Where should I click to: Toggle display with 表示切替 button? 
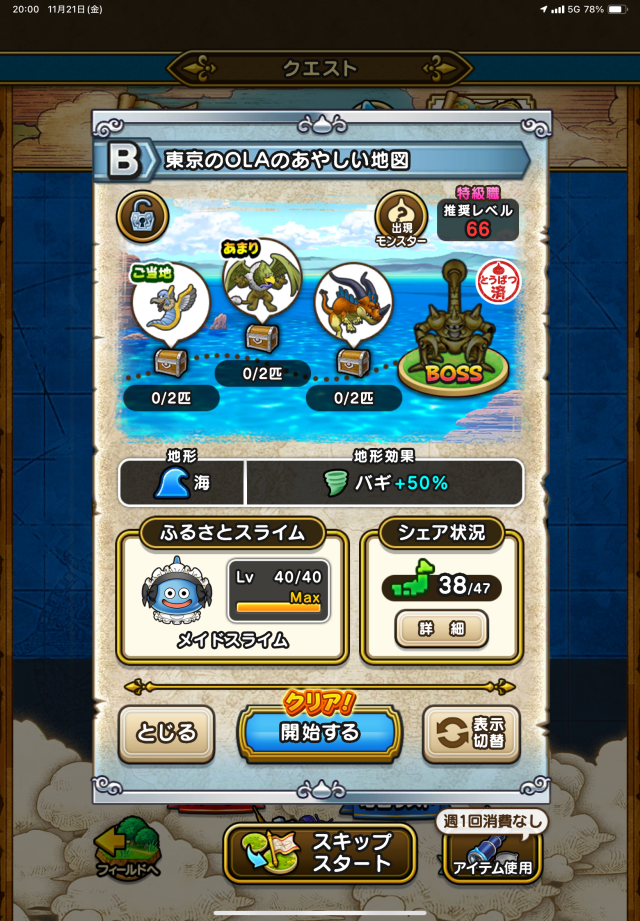click(471, 733)
